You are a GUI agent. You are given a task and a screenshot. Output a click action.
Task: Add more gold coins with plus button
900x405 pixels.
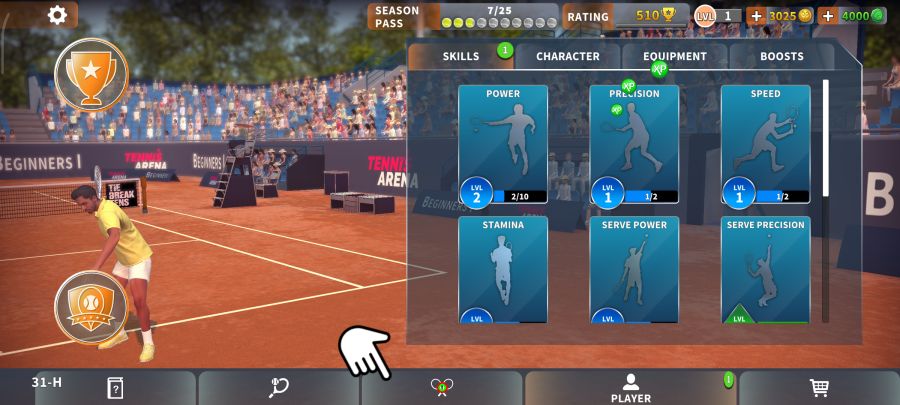tap(756, 16)
